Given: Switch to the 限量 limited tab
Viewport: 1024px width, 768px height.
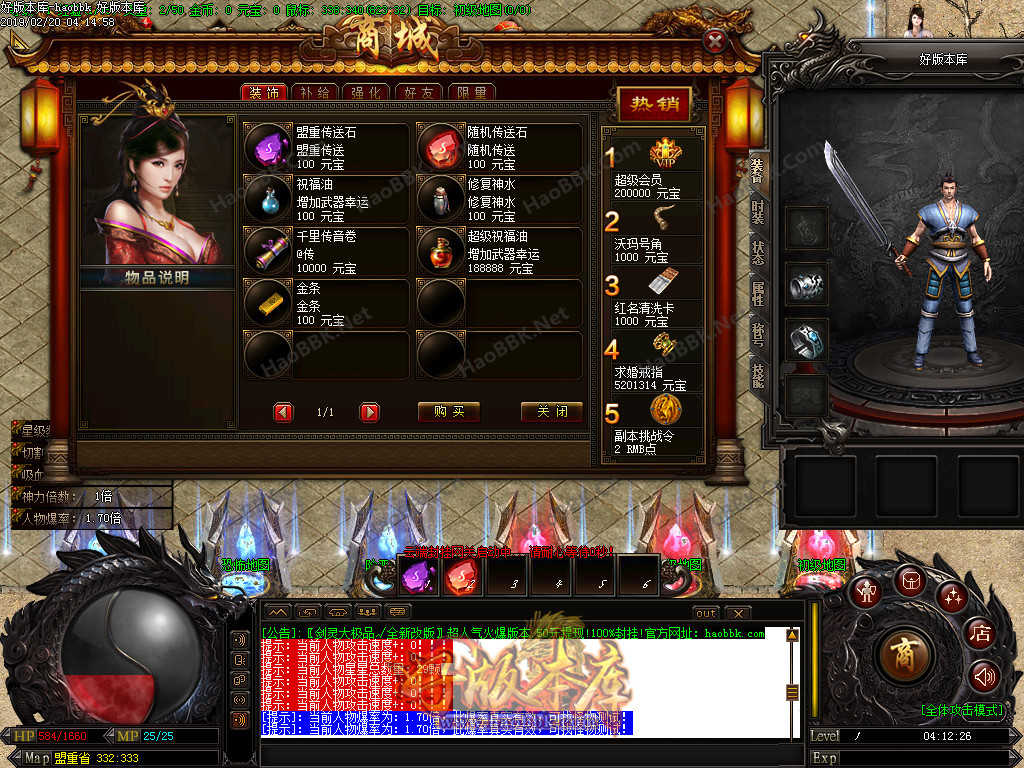Looking at the screenshot, I should (471, 93).
